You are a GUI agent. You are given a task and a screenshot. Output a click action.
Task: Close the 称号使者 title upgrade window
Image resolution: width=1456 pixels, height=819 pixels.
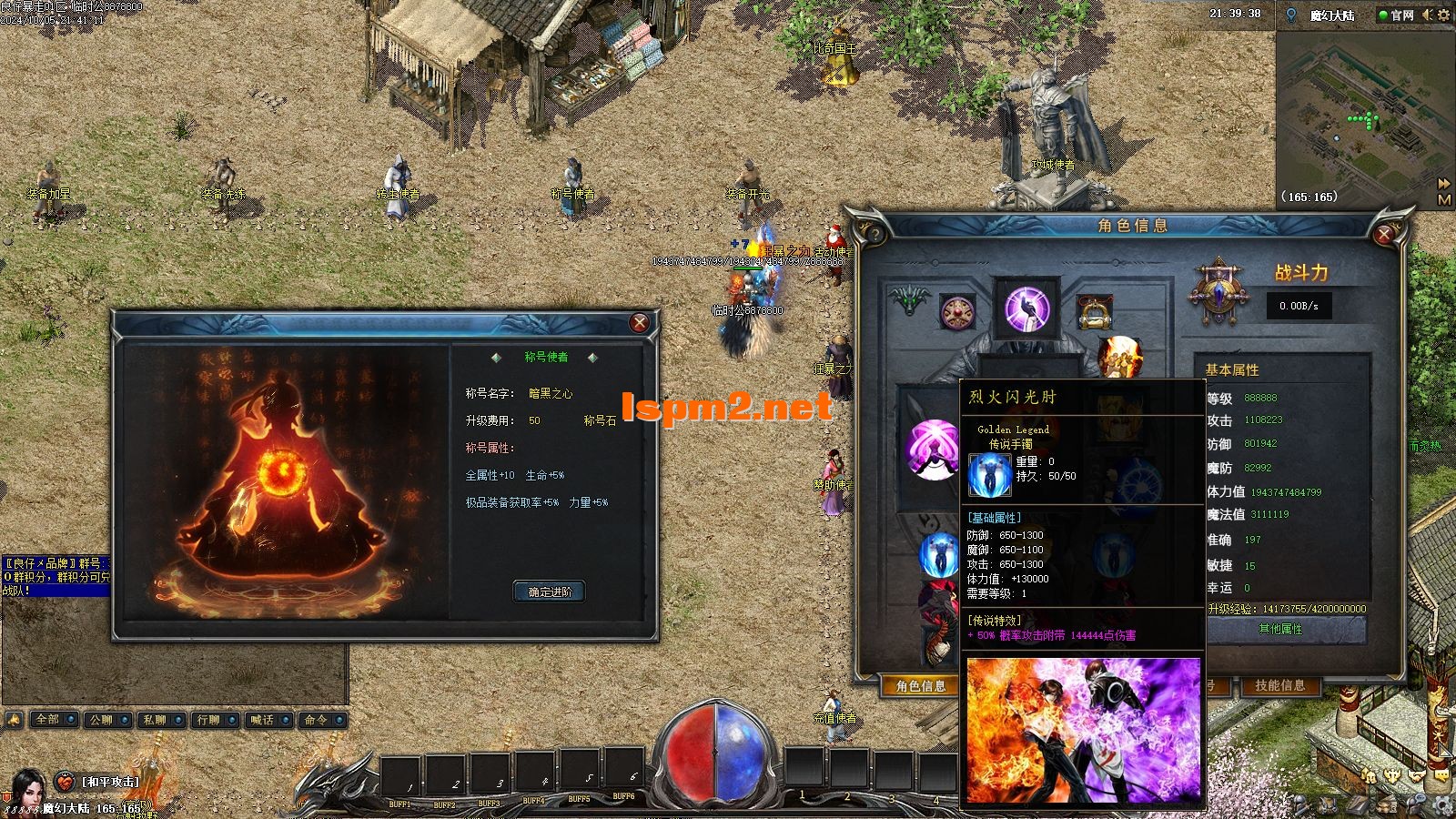point(640,322)
